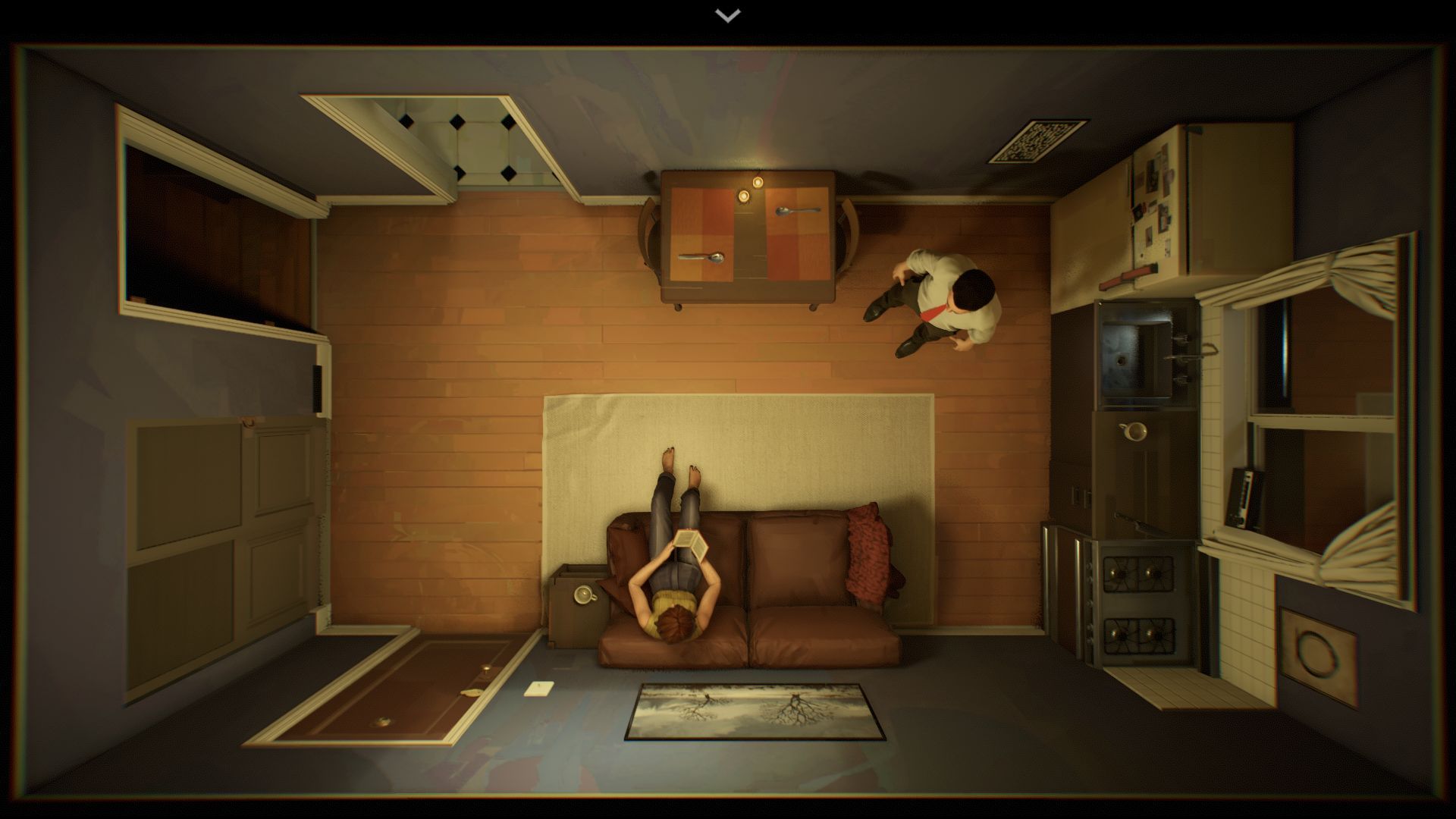Screen dimensions: 1456x819
Task: Open the inventory dropdown chevron arrow
Action: 728,15
